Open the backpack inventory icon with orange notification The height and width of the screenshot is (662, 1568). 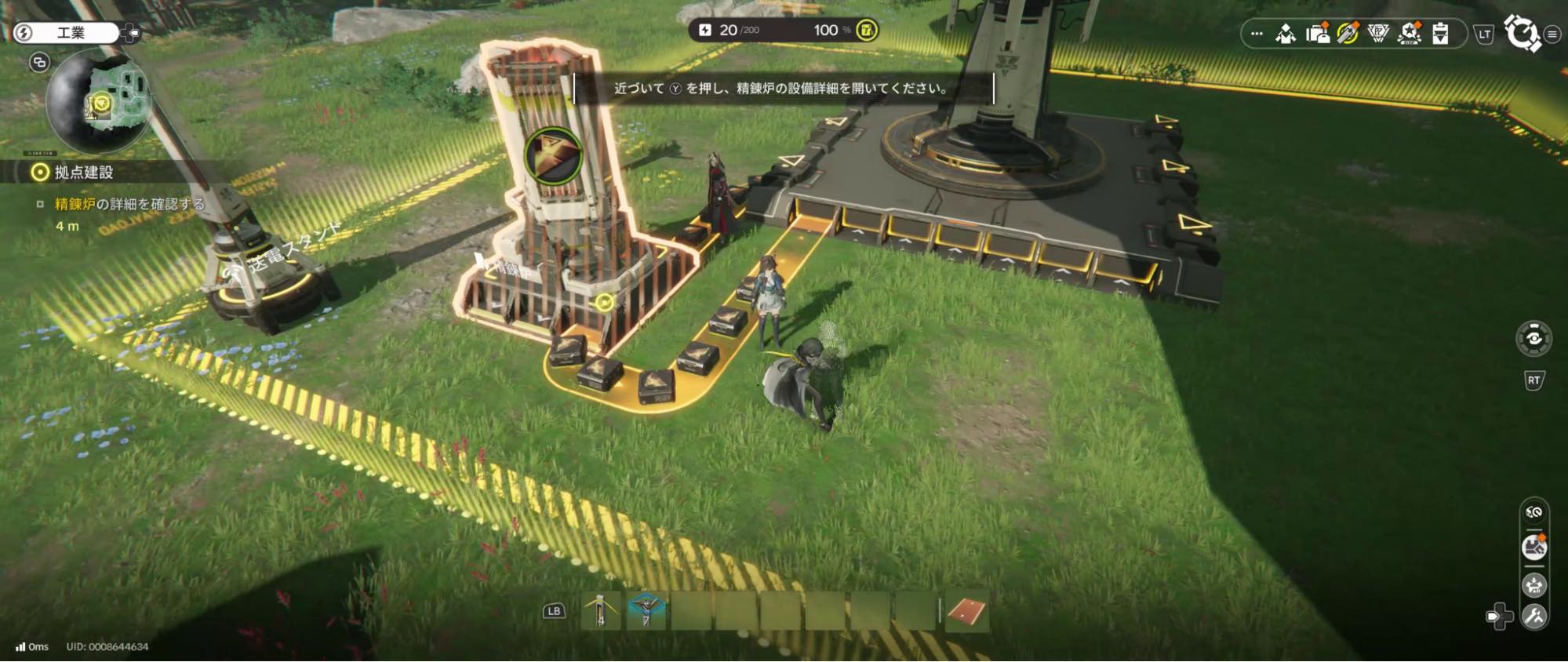1320,33
